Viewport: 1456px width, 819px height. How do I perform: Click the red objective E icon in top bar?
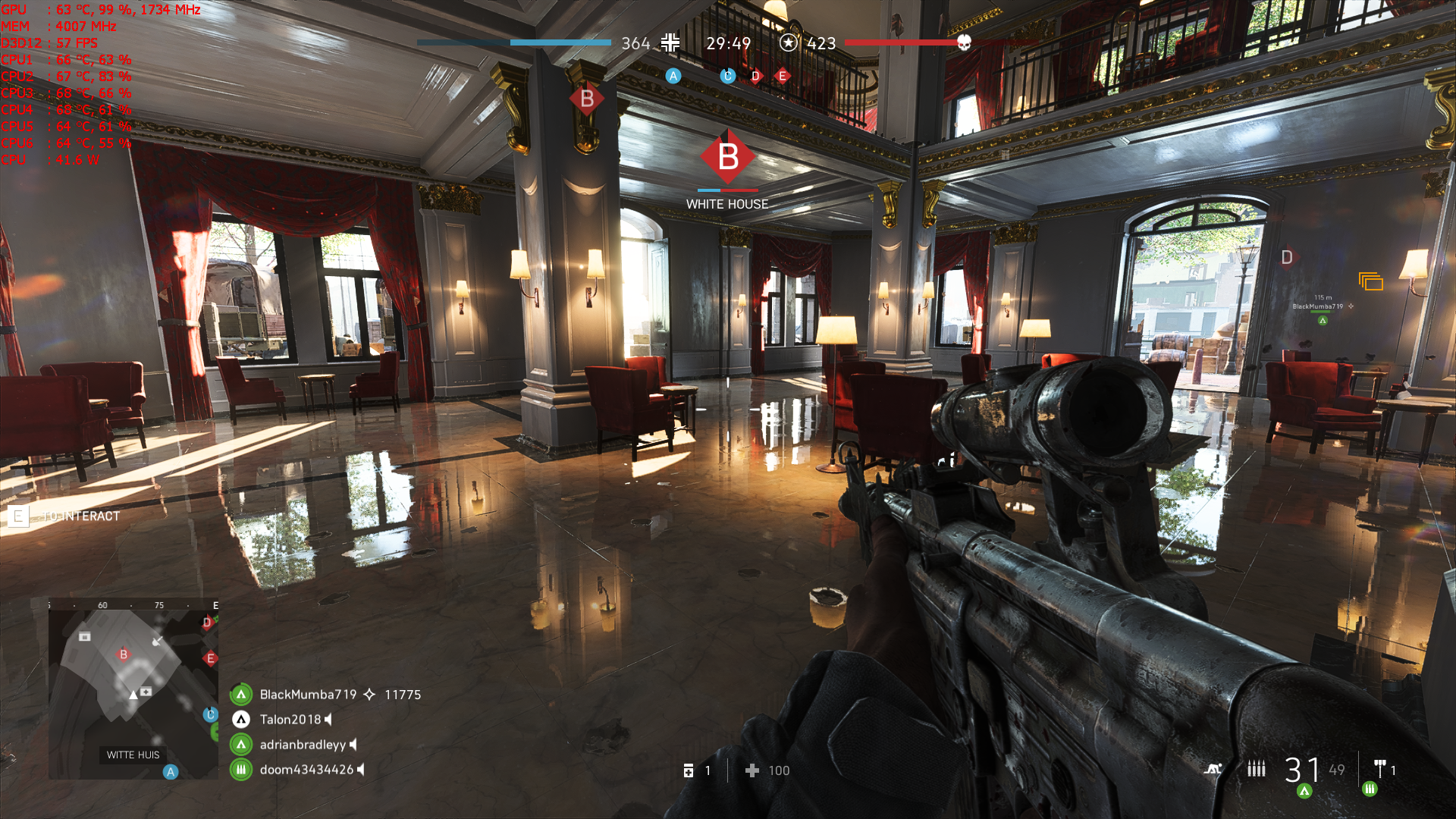(783, 76)
